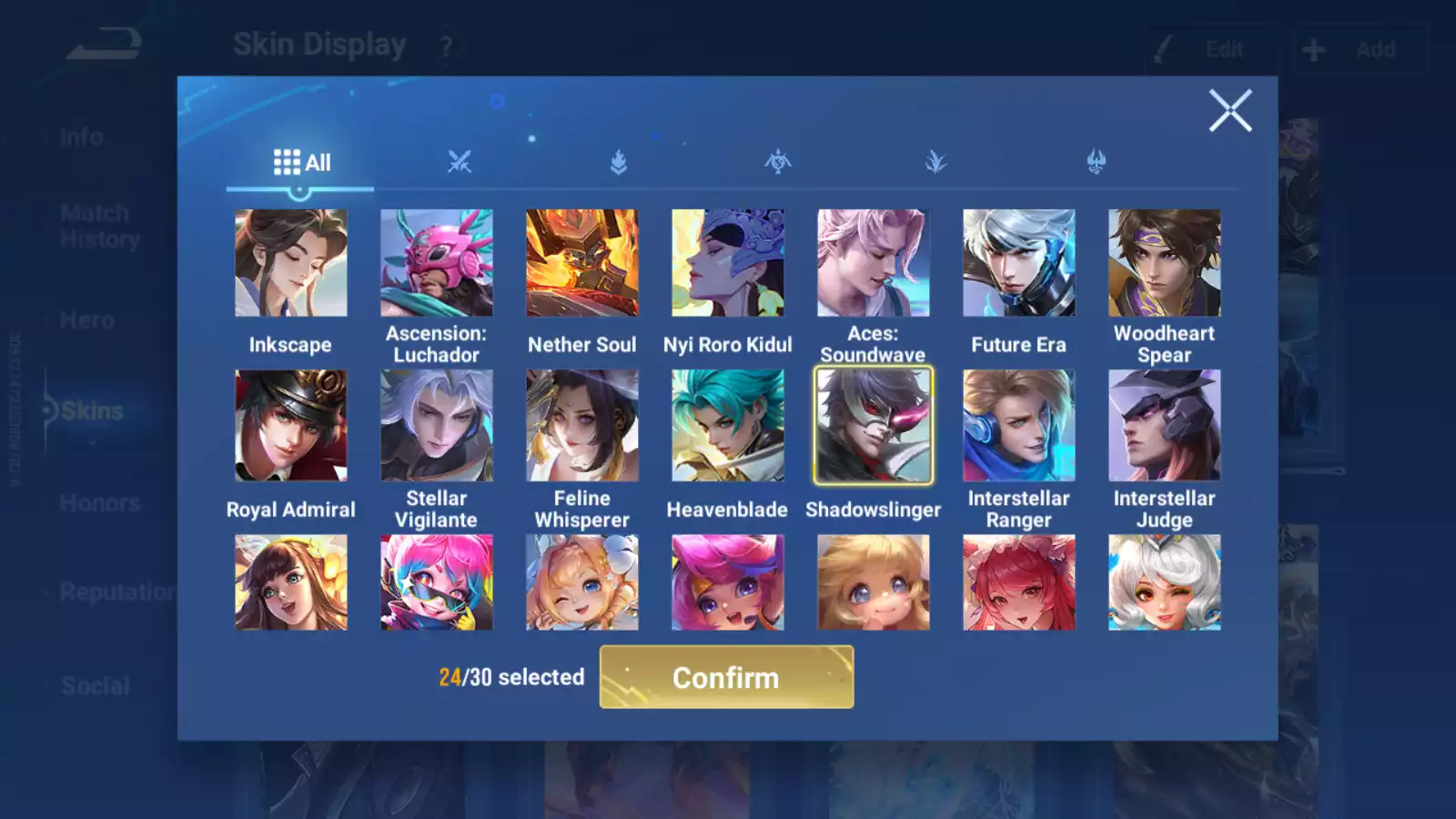The width and height of the screenshot is (1456, 819).
Task: Select the Inkscape skin
Action: [291, 263]
